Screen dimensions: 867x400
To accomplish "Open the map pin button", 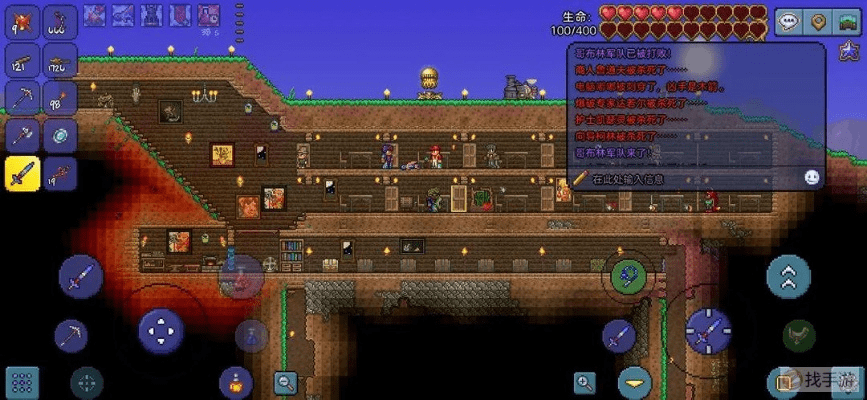I will pyautogui.click(x=819, y=22).
